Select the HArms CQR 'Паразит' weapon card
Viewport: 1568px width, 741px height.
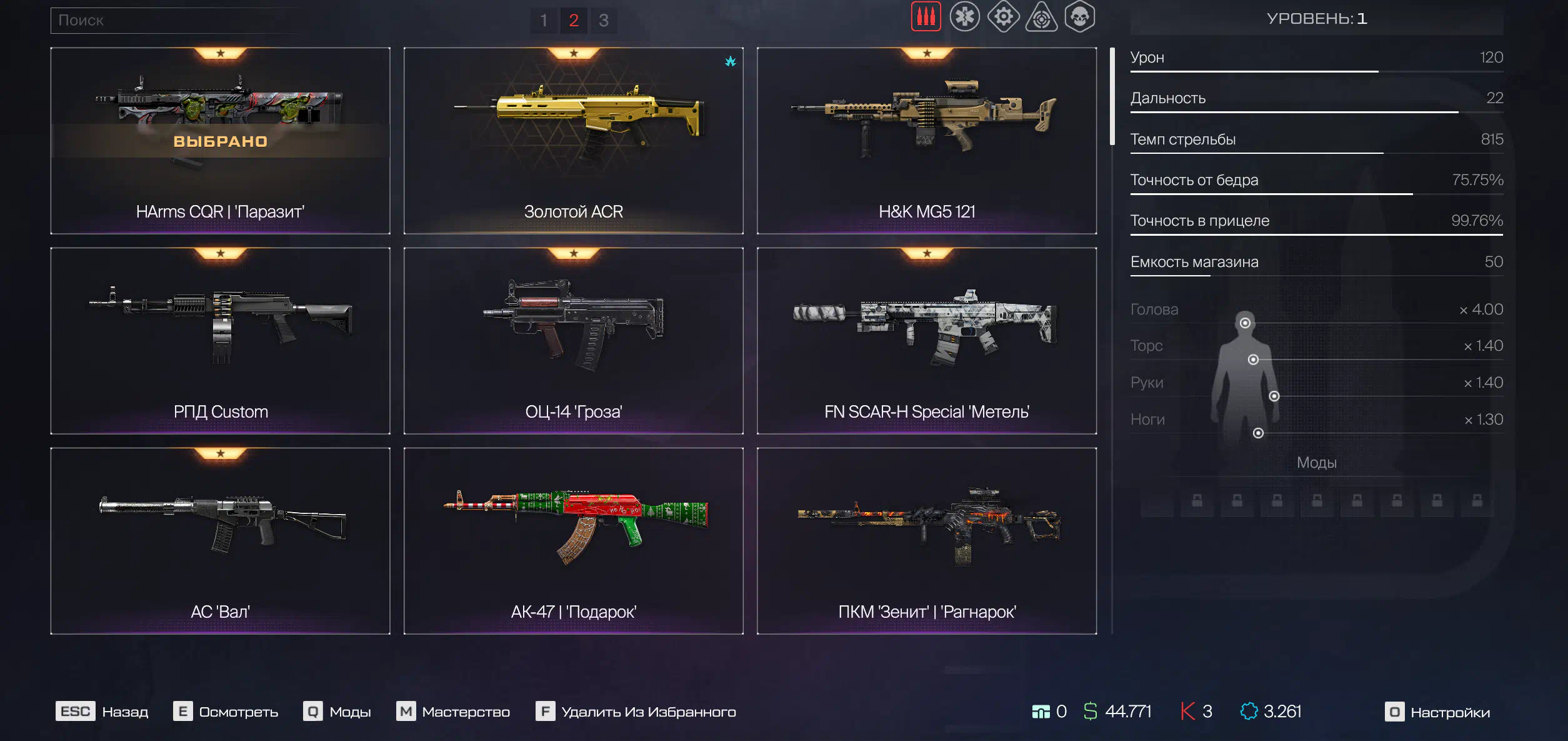[x=220, y=141]
